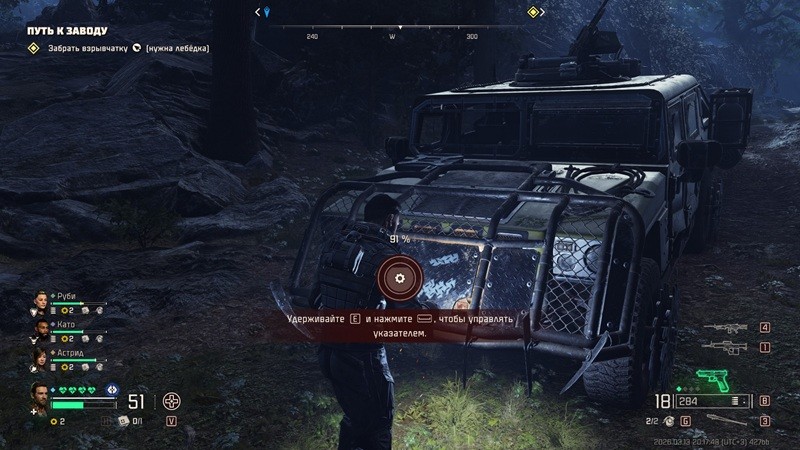The width and height of the screenshot is (800, 450).
Task: Click the blue waypoint marker on compass
Action: click(x=265, y=12)
